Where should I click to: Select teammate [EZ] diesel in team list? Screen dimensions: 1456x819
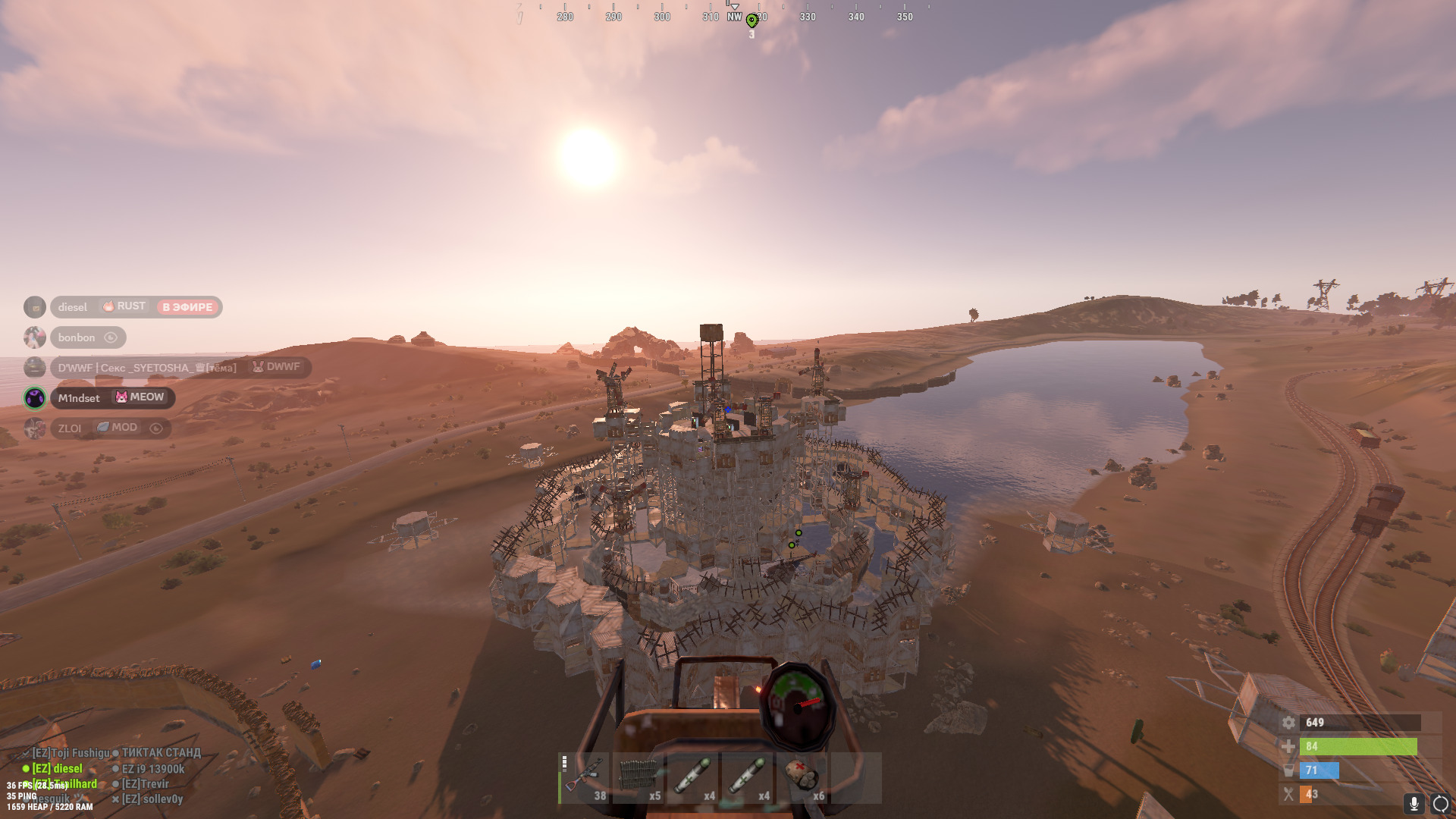pos(57,768)
